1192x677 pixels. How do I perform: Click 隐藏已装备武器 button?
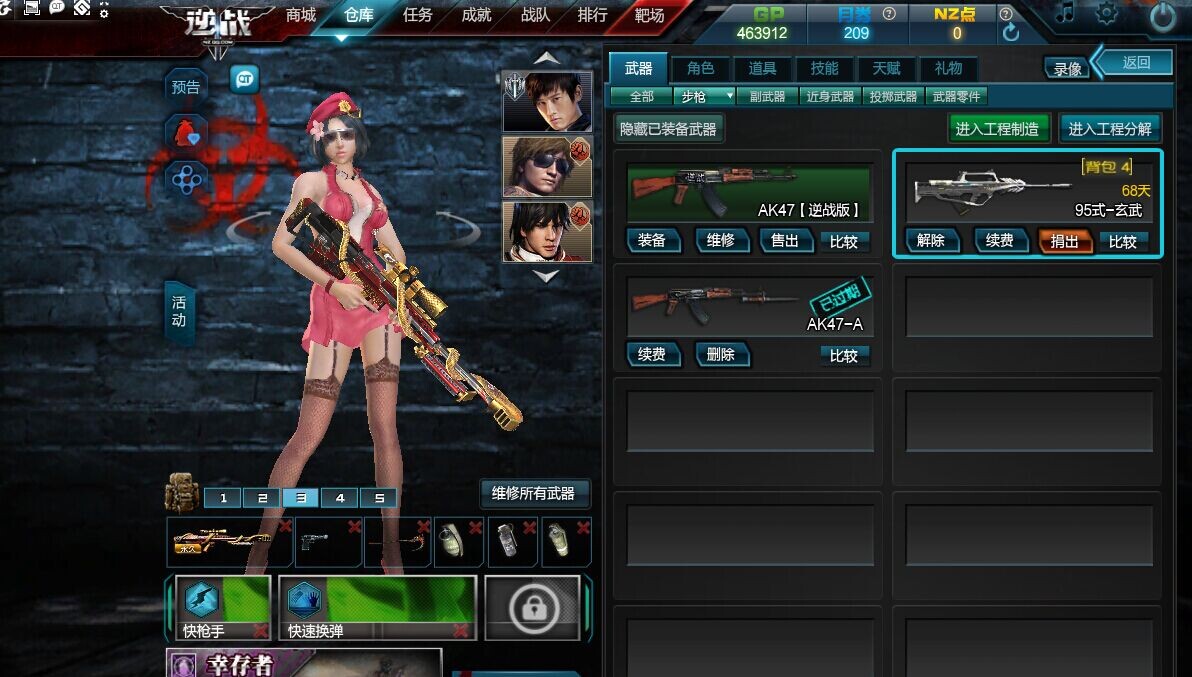(668, 129)
